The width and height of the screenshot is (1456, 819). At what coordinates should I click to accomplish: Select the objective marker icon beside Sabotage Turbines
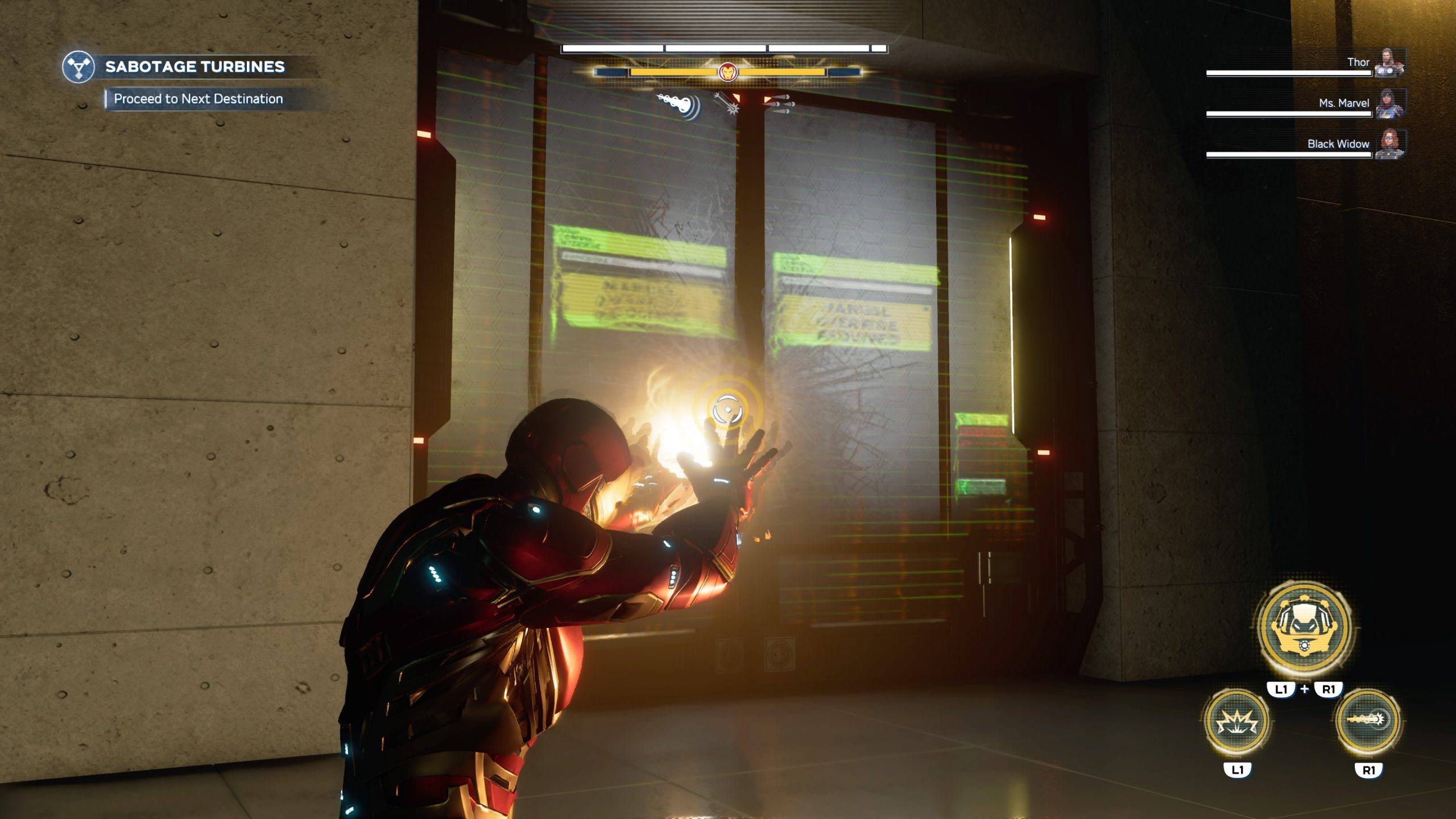[80, 68]
